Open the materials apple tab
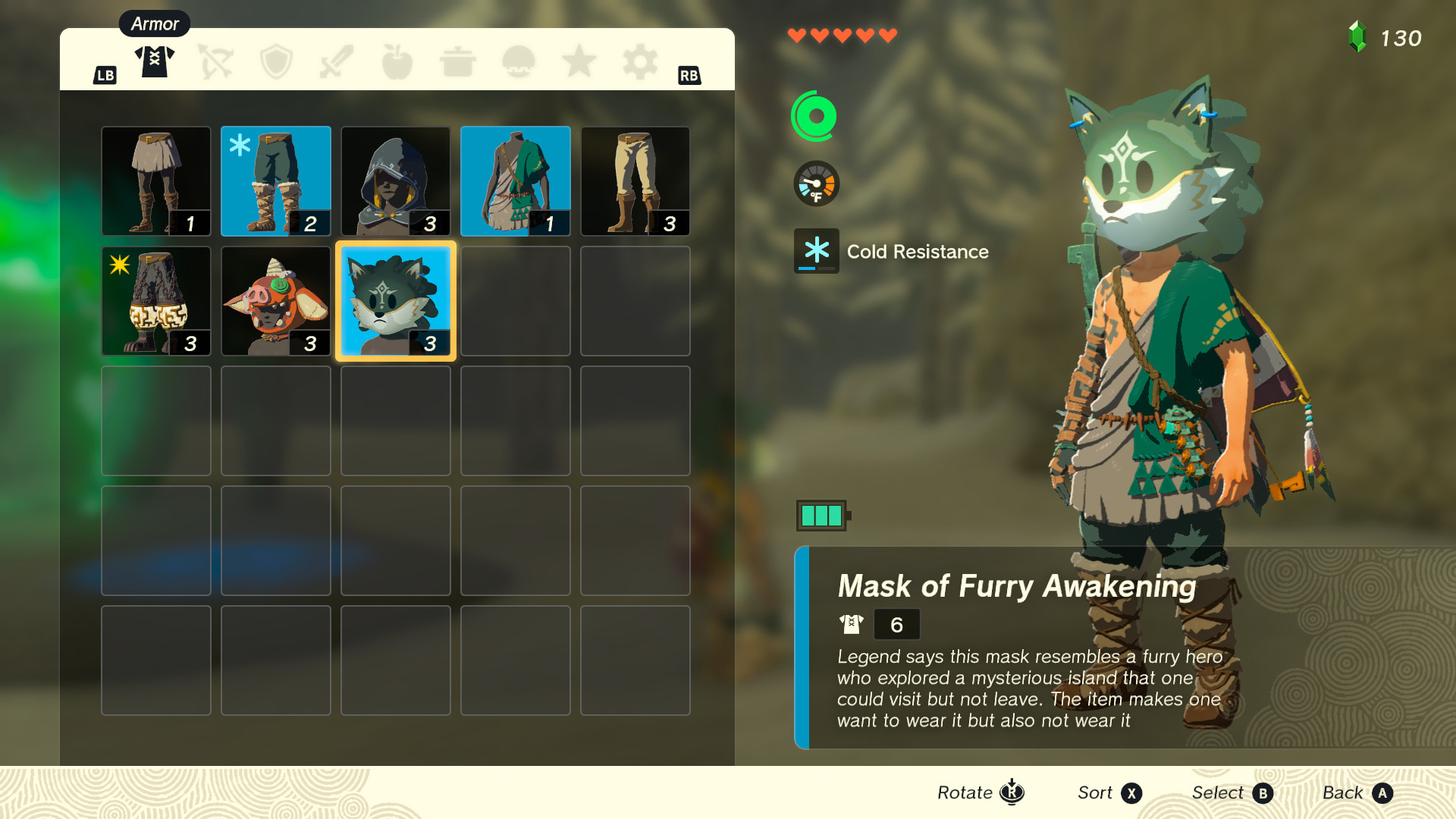The image size is (1456, 819). (x=397, y=61)
